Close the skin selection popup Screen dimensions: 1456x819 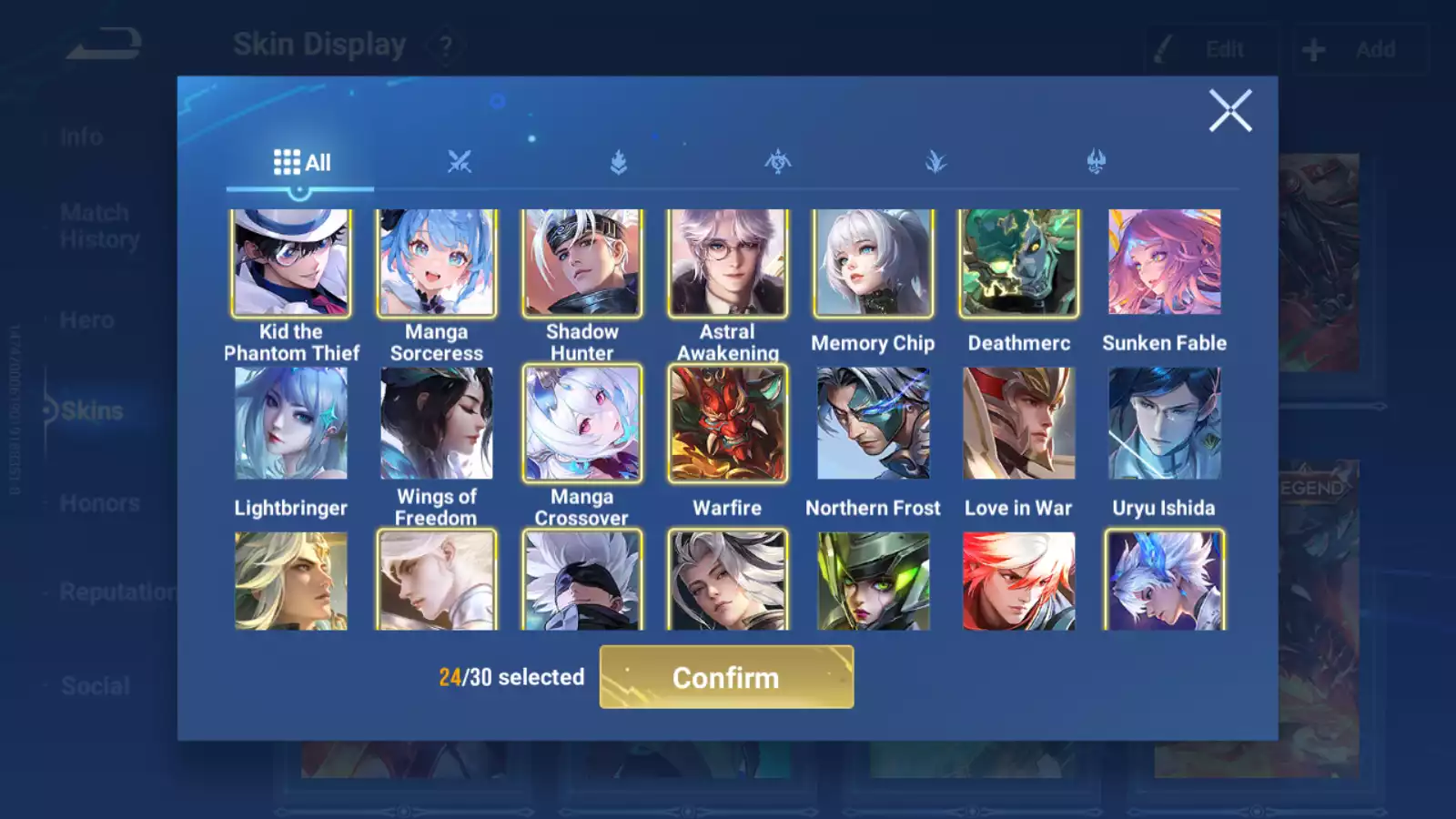point(1229,111)
